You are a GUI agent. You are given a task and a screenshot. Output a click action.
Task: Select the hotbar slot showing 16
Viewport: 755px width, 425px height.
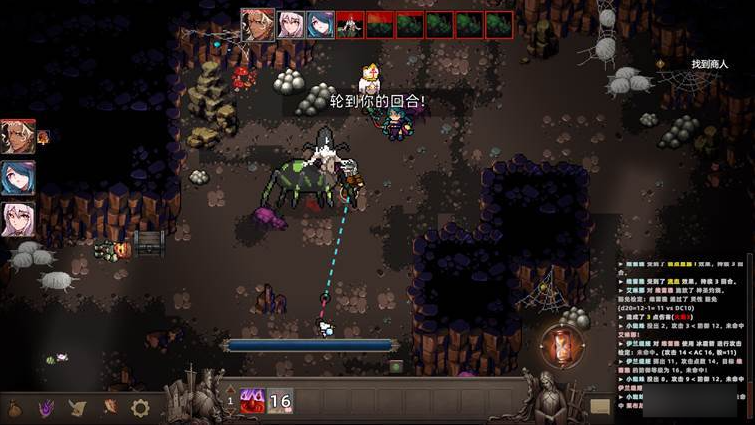pyautogui.click(x=280, y=401)
